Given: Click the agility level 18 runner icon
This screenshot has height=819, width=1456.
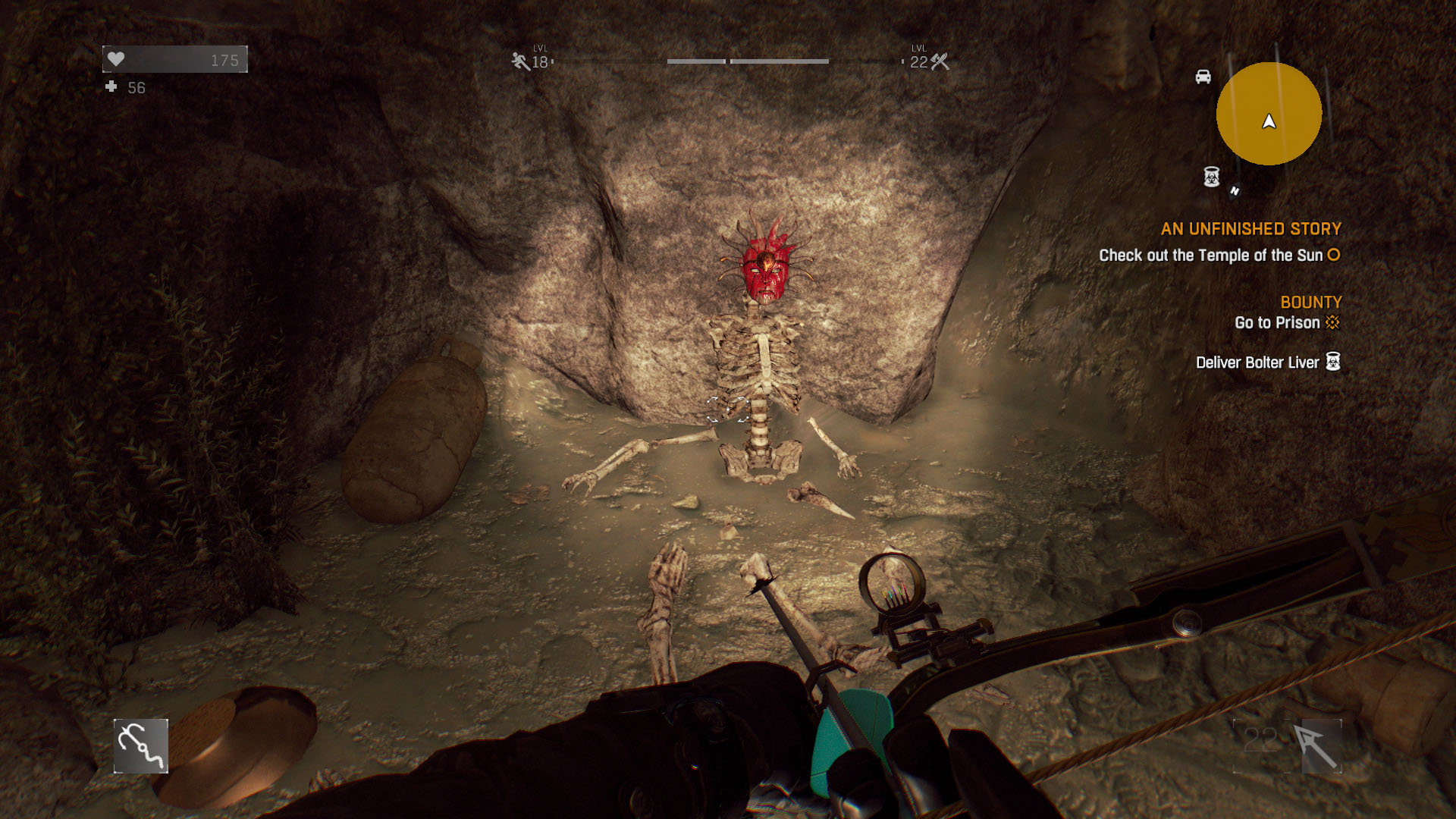Looking at the screenshot, I should click(520, 61).
